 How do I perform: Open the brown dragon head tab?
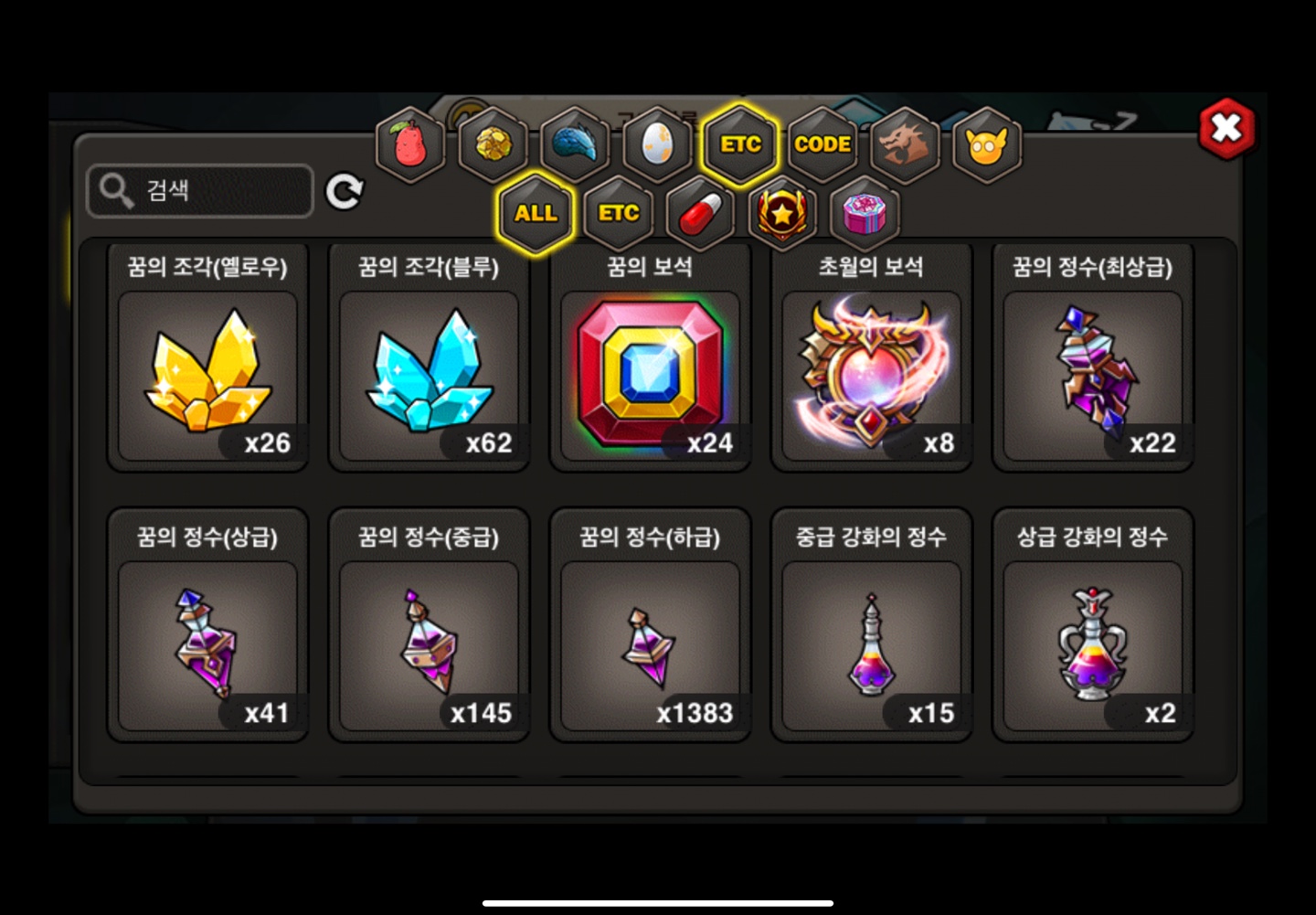(905, 144)
